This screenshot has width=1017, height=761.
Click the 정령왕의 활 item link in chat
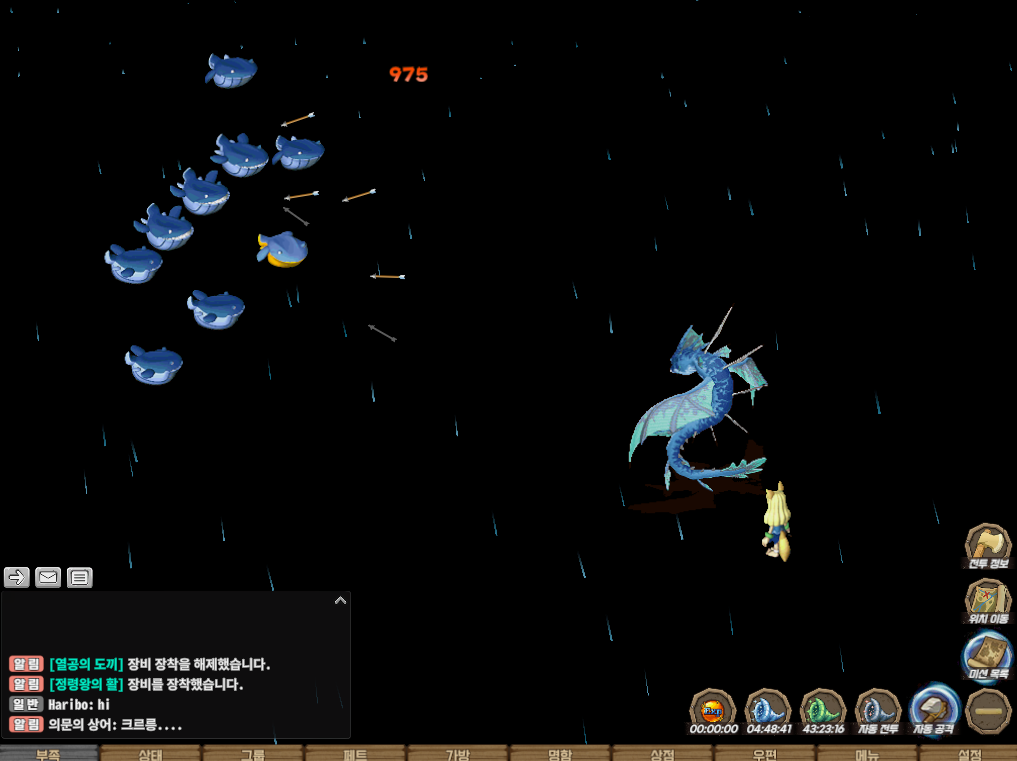coord(86,685)
